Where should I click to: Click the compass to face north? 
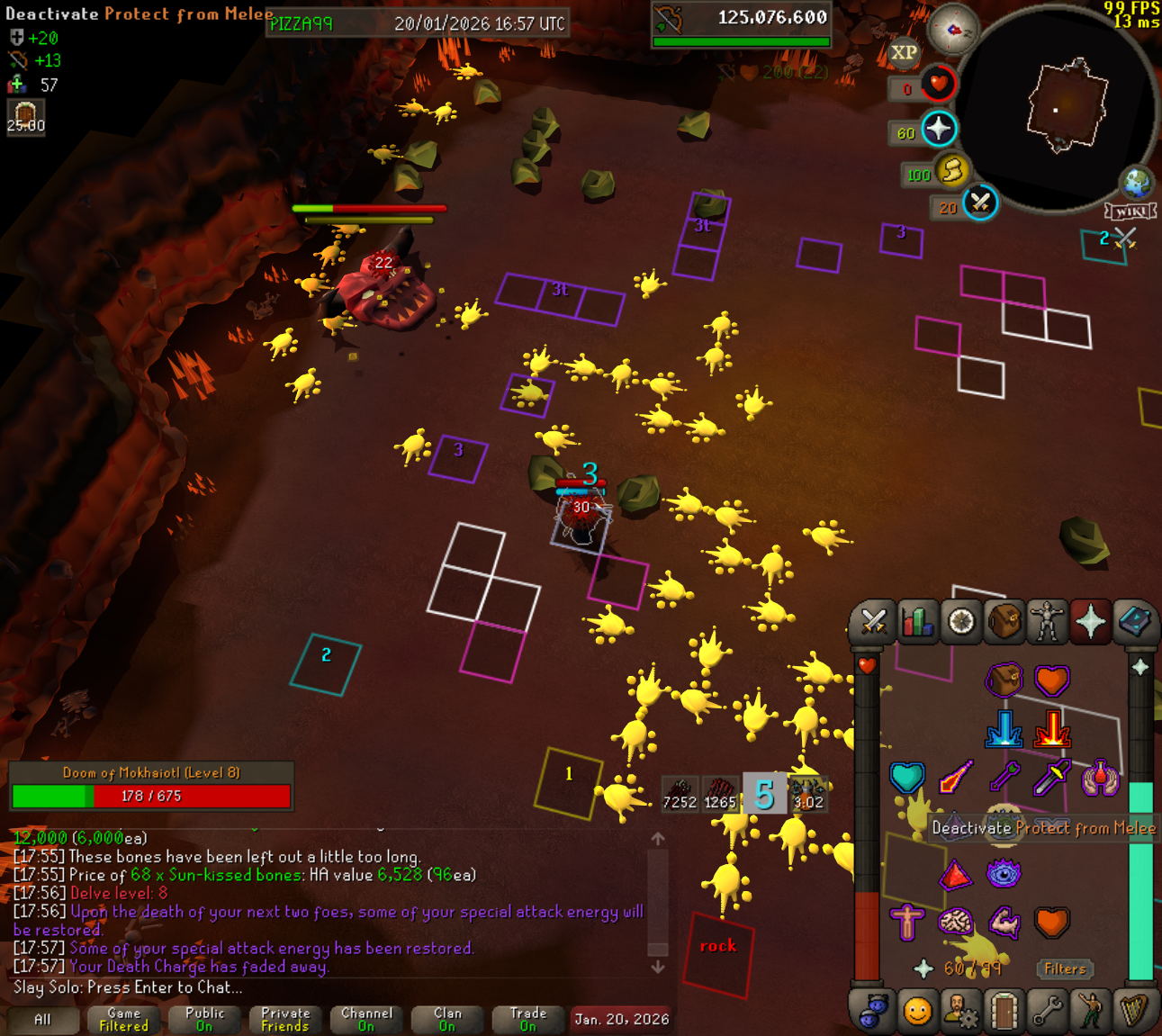(x=953, y=31)
